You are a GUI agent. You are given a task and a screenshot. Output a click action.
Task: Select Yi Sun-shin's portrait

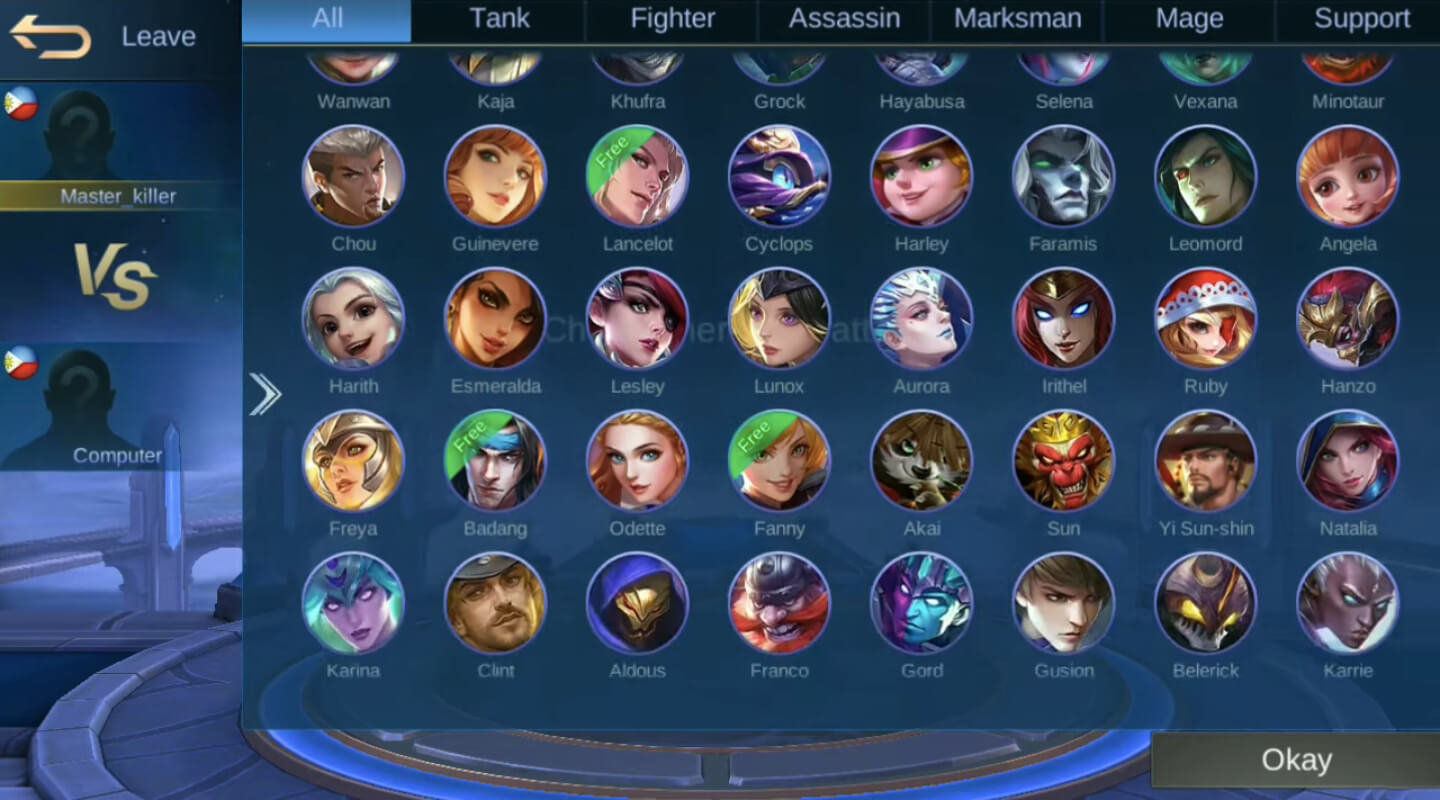1205,460
